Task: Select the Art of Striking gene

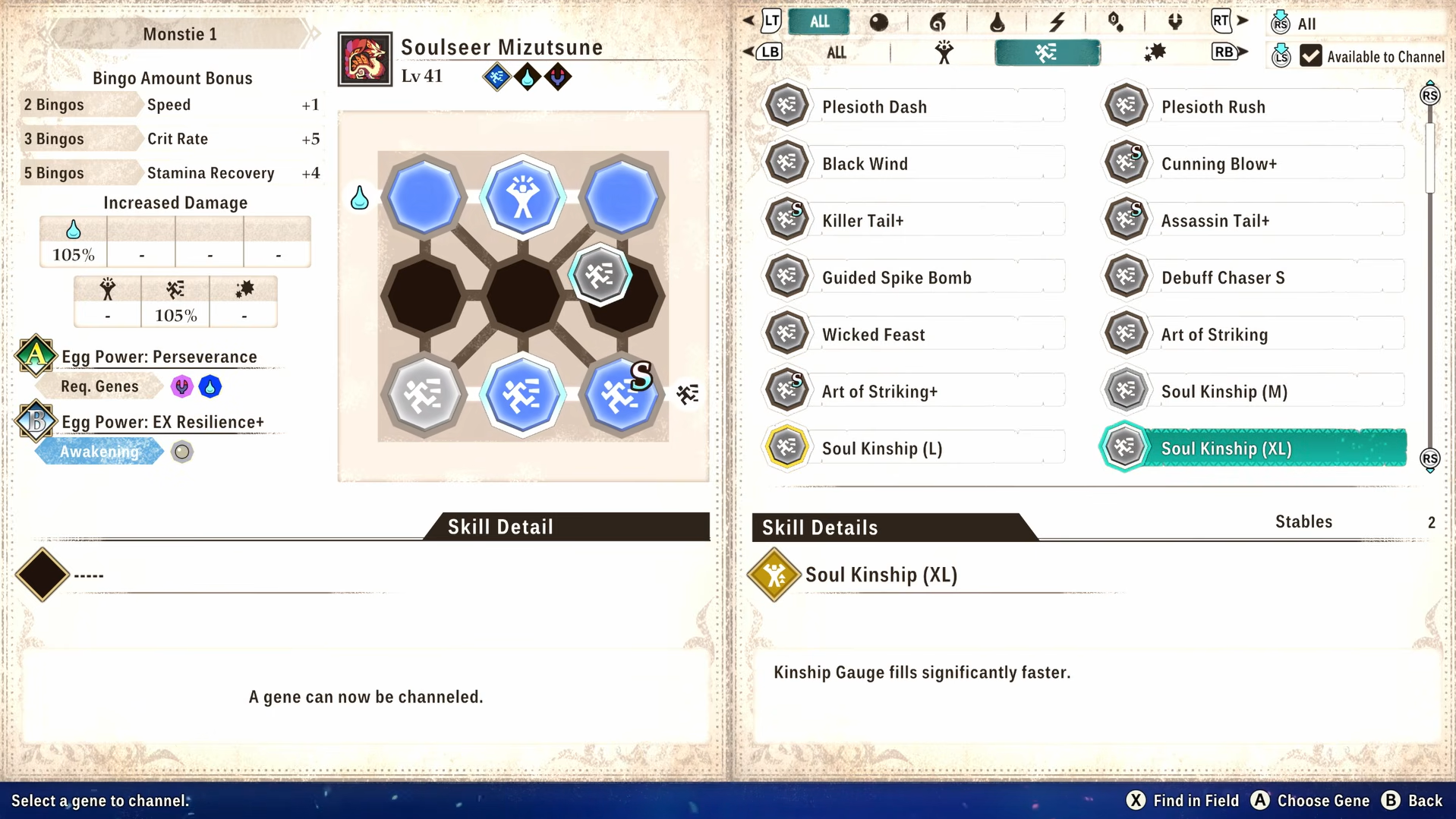Action: coord(1254,335)
